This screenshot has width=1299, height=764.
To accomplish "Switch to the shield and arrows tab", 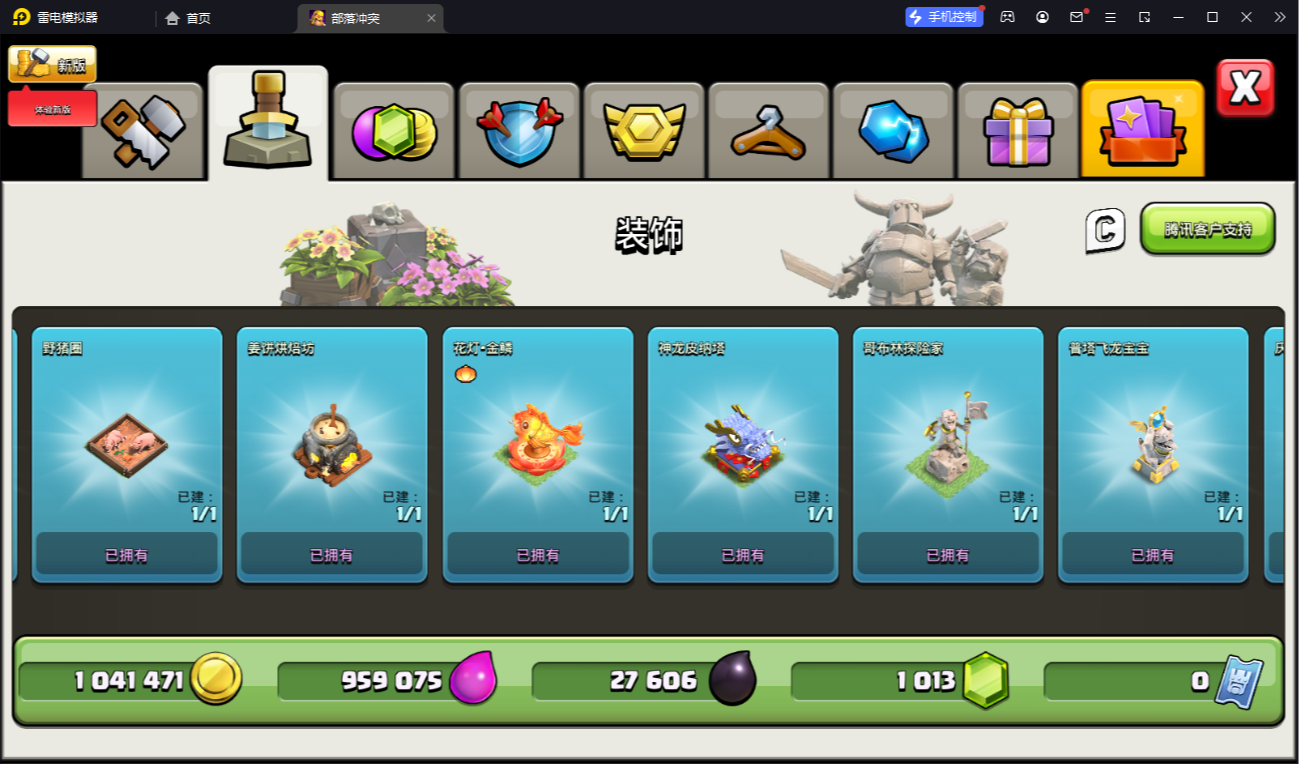I will click(x=519, y=131).
